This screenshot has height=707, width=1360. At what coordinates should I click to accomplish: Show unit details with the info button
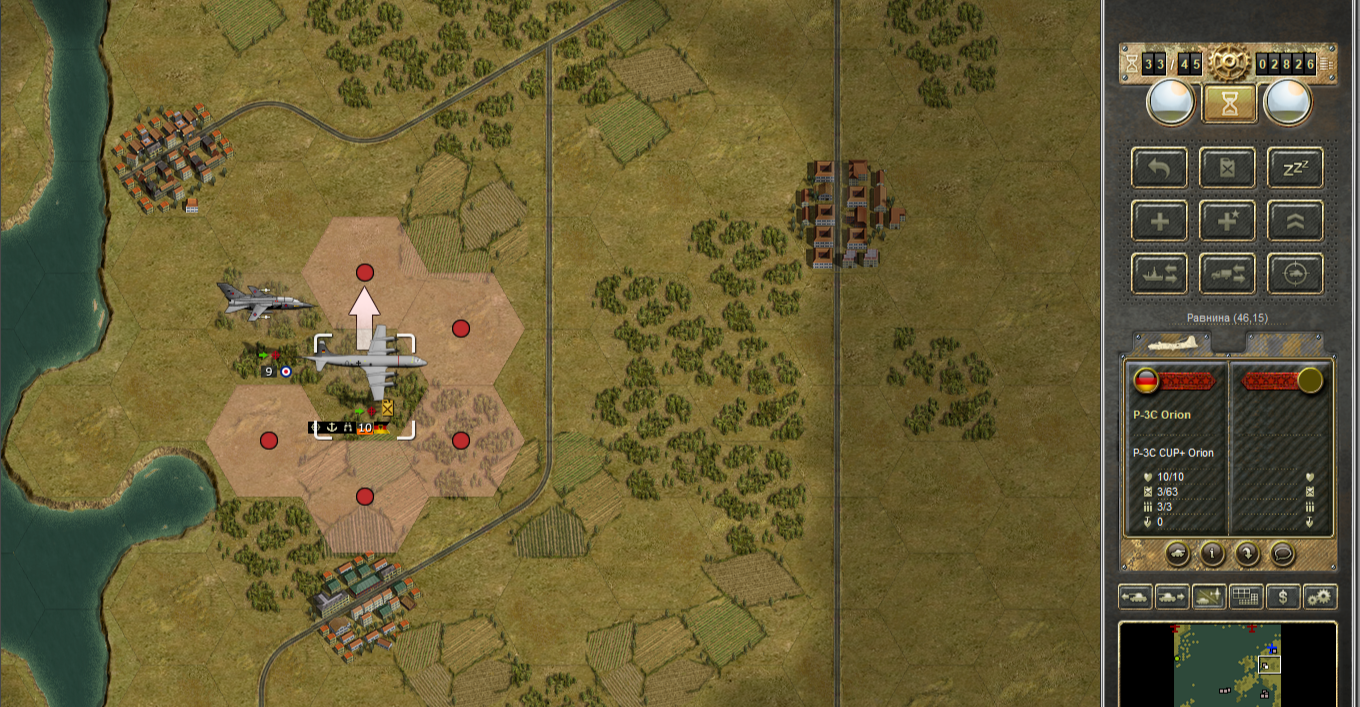(1213, 553)
